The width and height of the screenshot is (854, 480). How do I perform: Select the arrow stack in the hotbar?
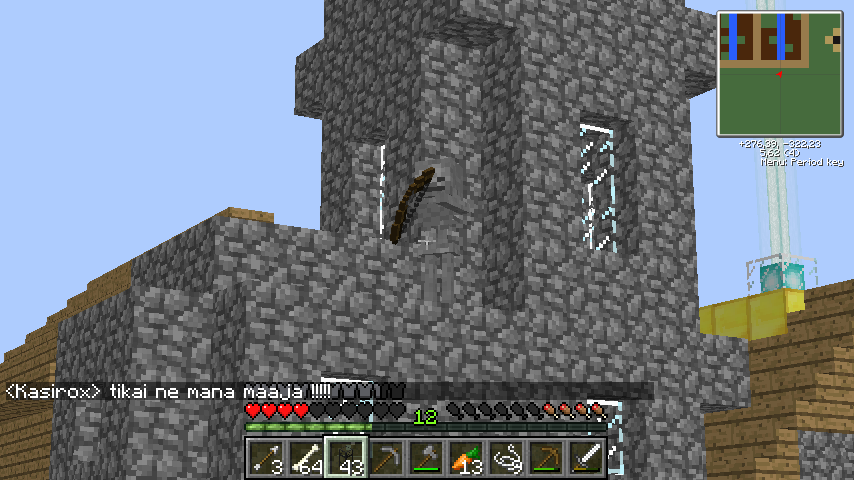(x=266, y=458)
